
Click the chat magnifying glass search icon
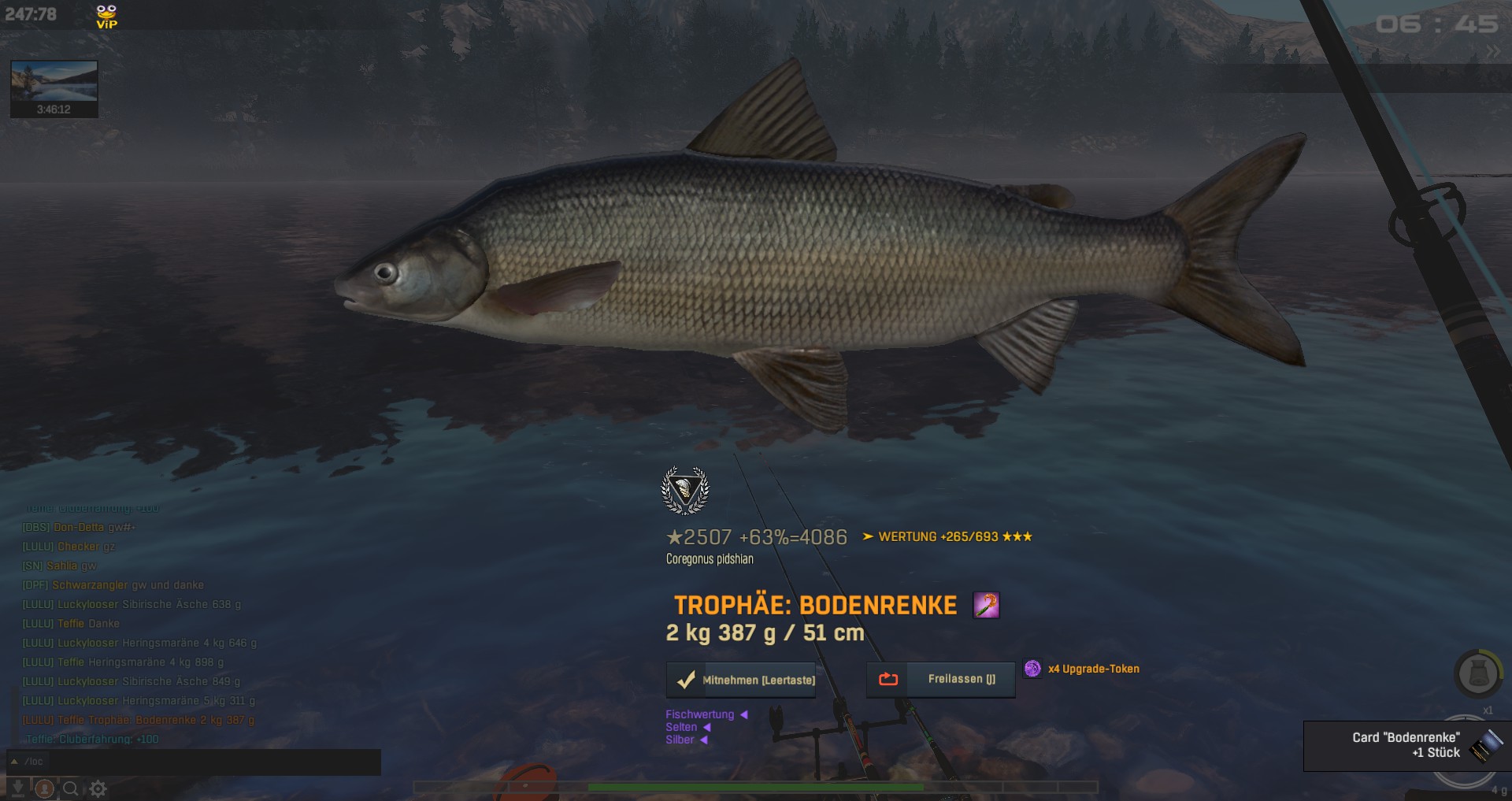coord(71,788)
